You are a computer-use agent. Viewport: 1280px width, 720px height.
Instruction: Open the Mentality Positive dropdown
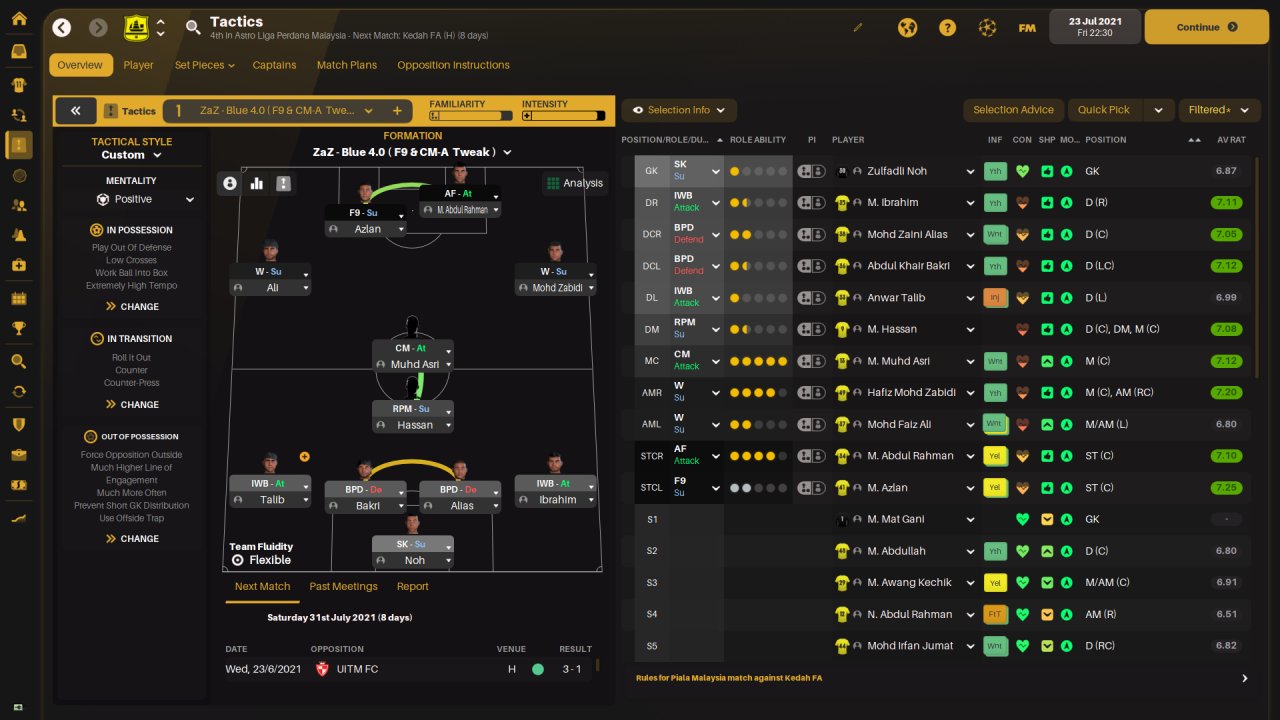145,199
